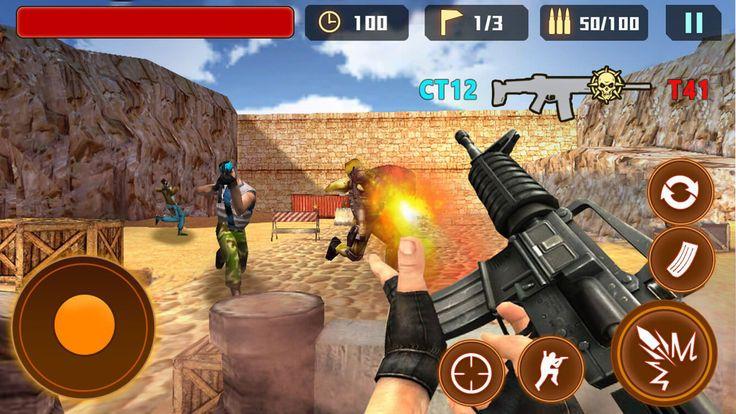Reload using the magazine button
The width and height of the screenshot is (736, 414).
pyautogui.click(x=681, y=260)
